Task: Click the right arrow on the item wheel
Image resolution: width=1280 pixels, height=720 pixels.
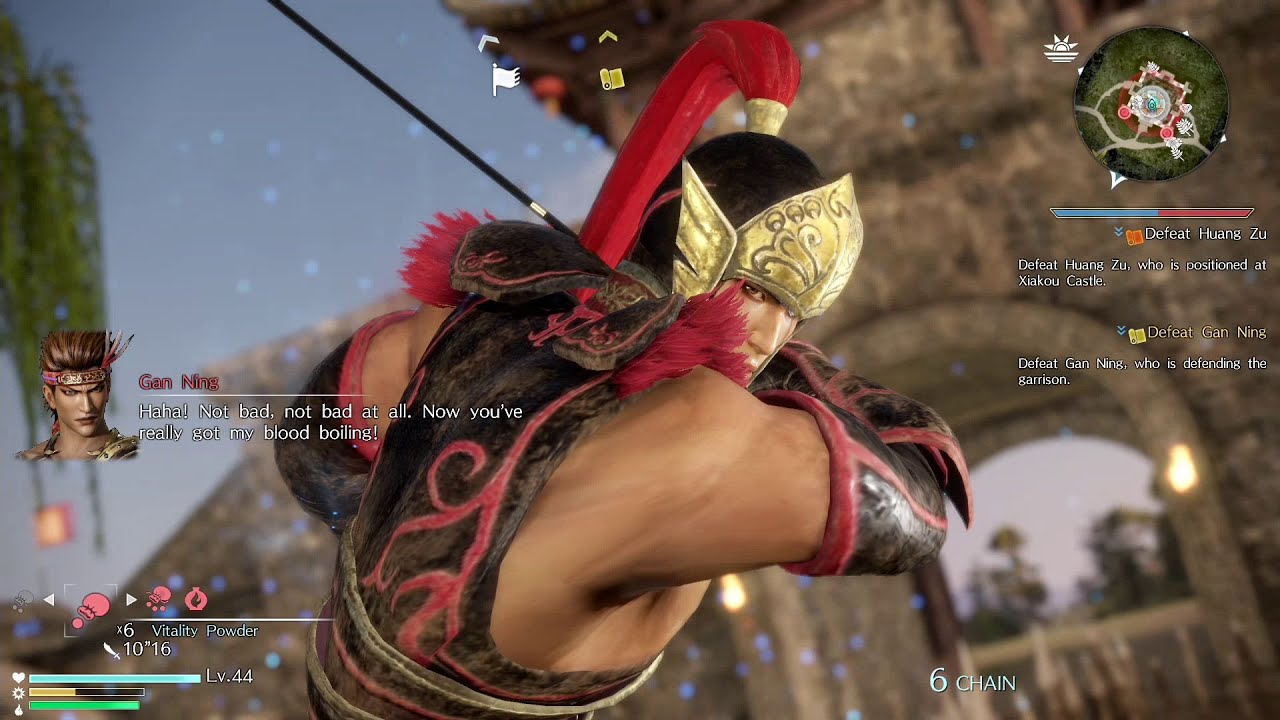Action: 132,599
